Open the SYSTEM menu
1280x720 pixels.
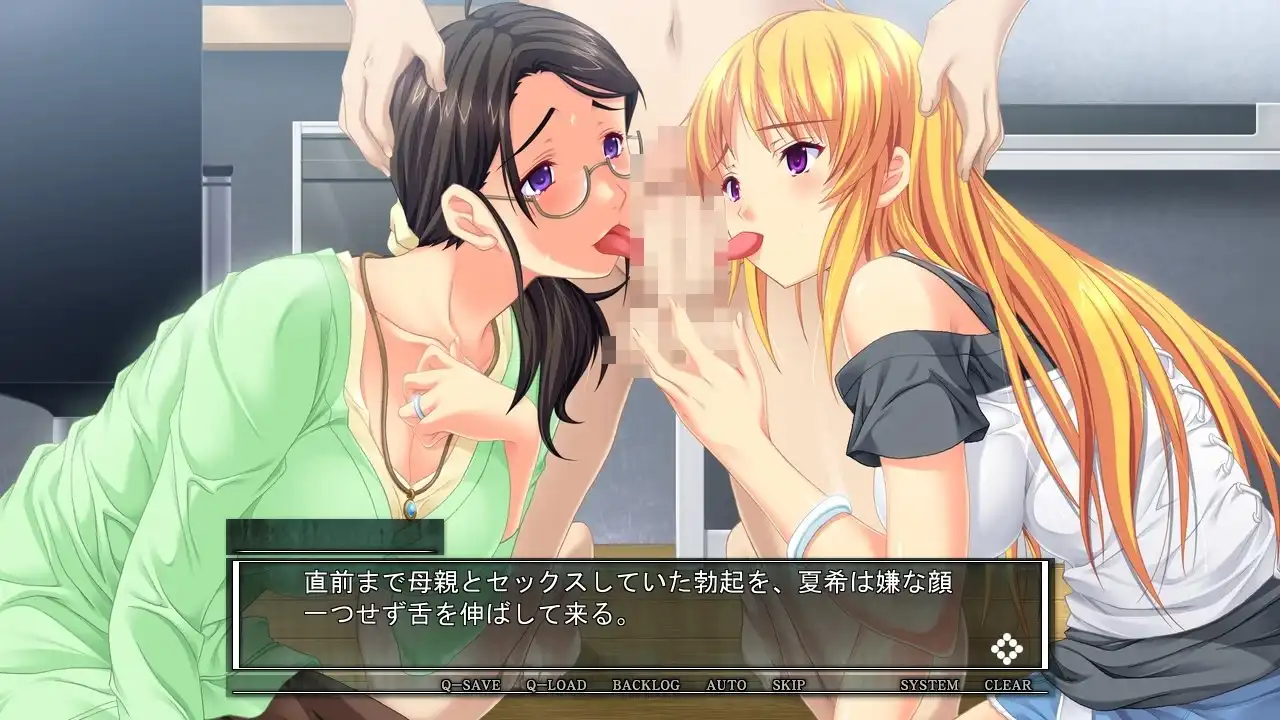tap(929, 685)
